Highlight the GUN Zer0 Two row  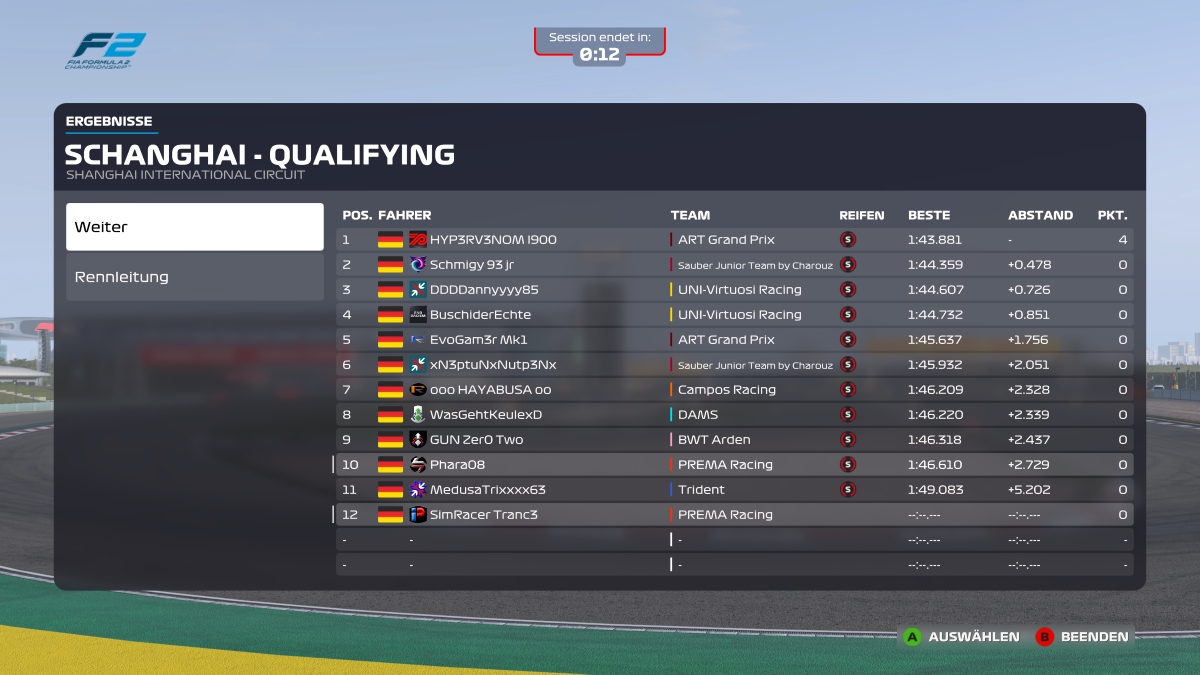(x=476, y=440)
